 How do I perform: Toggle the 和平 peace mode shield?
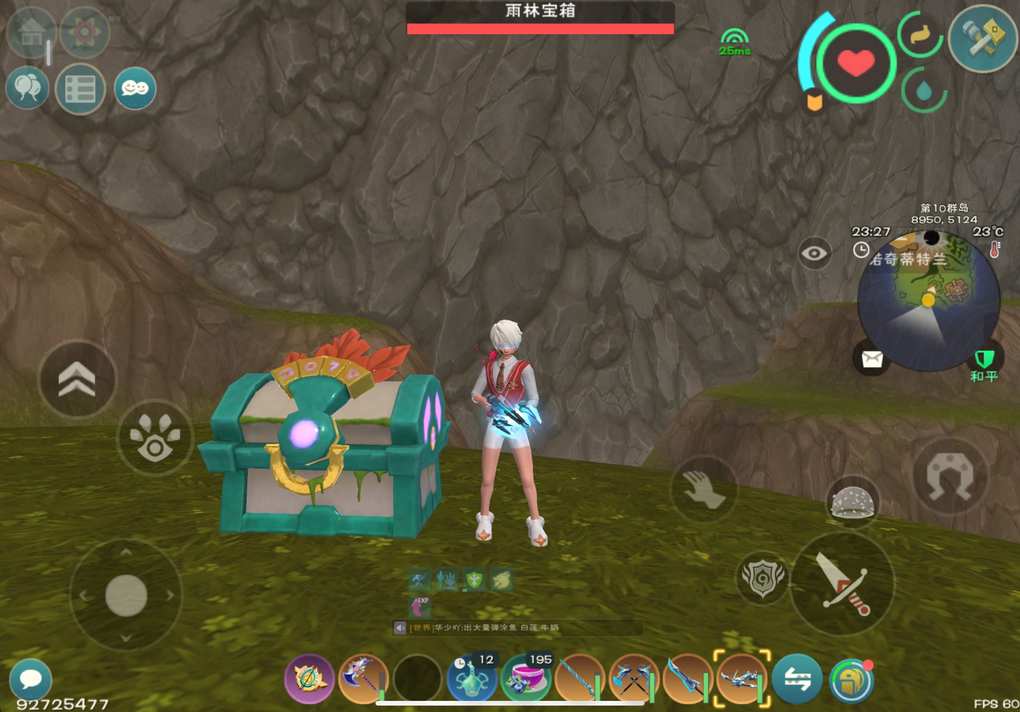pyautogui.click(x=985, y=358)
